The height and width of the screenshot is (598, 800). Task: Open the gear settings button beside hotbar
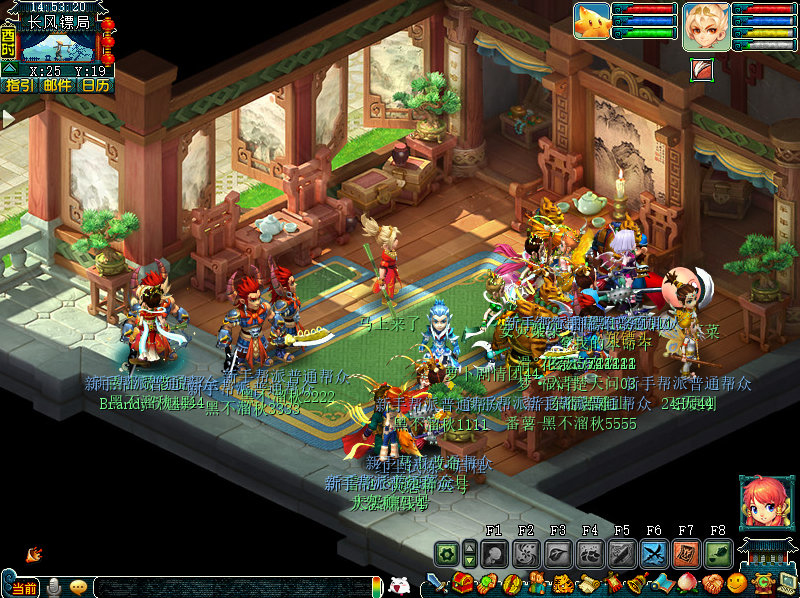point(446,553)
